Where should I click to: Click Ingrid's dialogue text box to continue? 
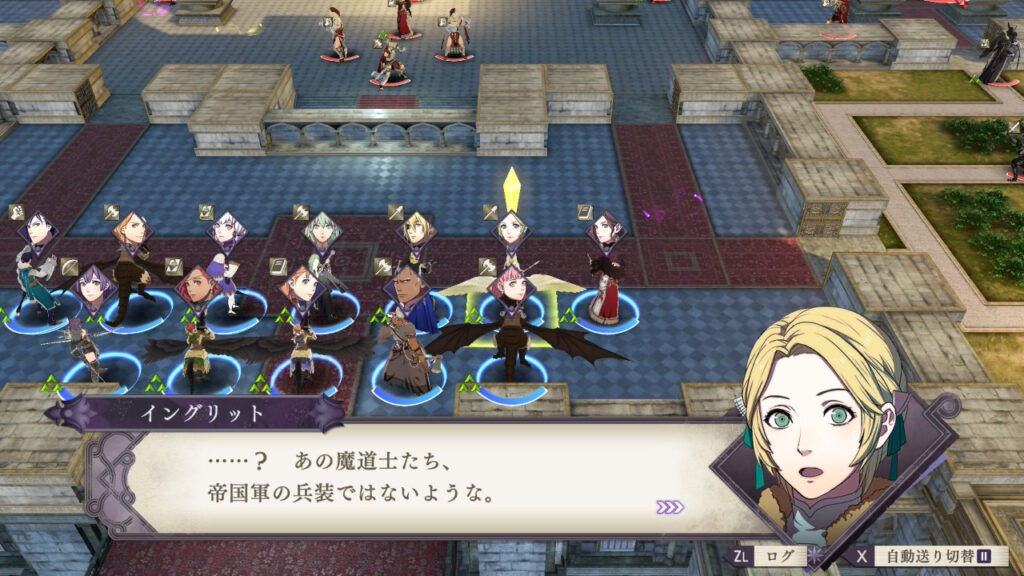click(400, 480)
